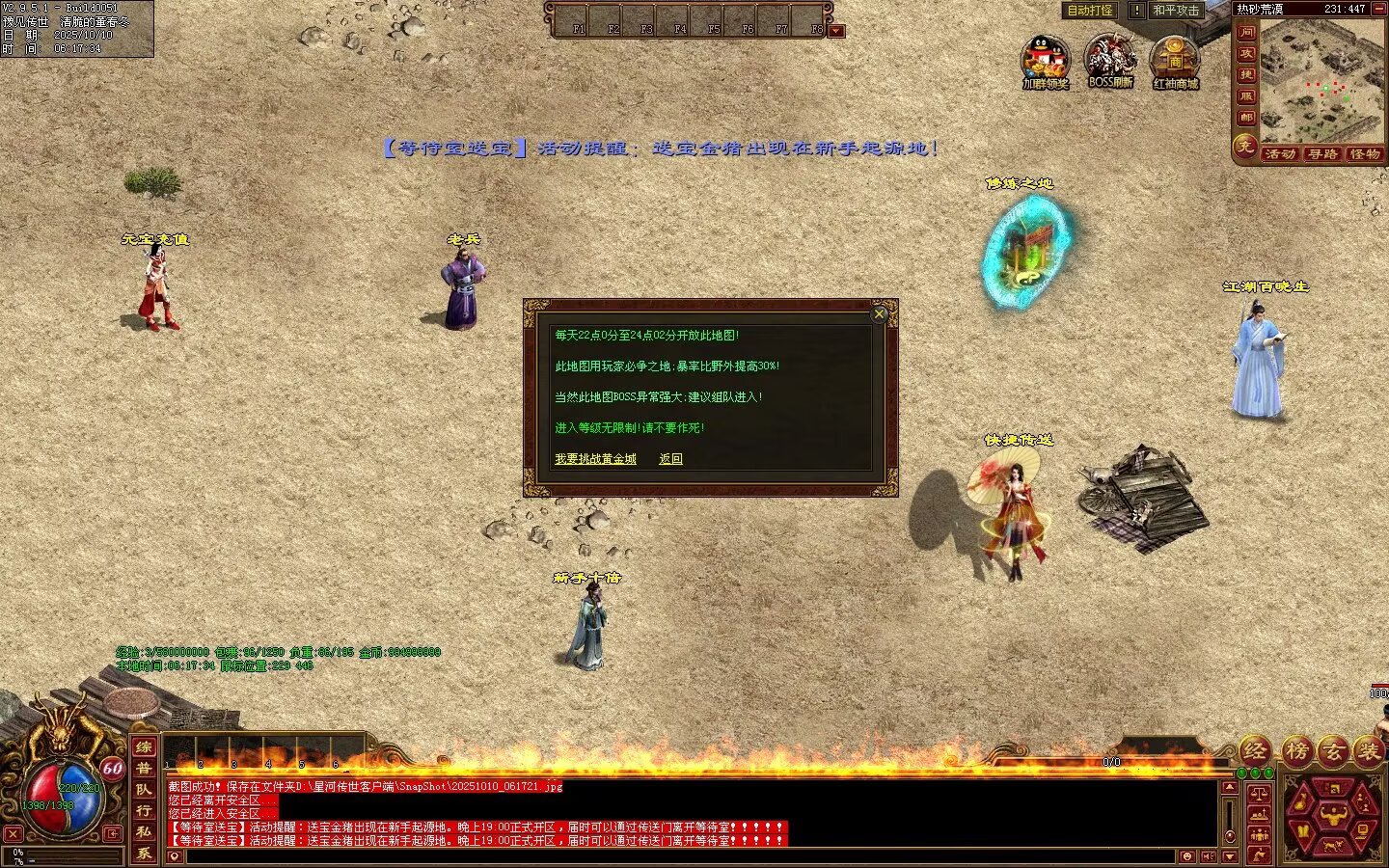Click the scales trade icon
Viewport: 1389px width, 868px height.
[x=1259, y=794]
